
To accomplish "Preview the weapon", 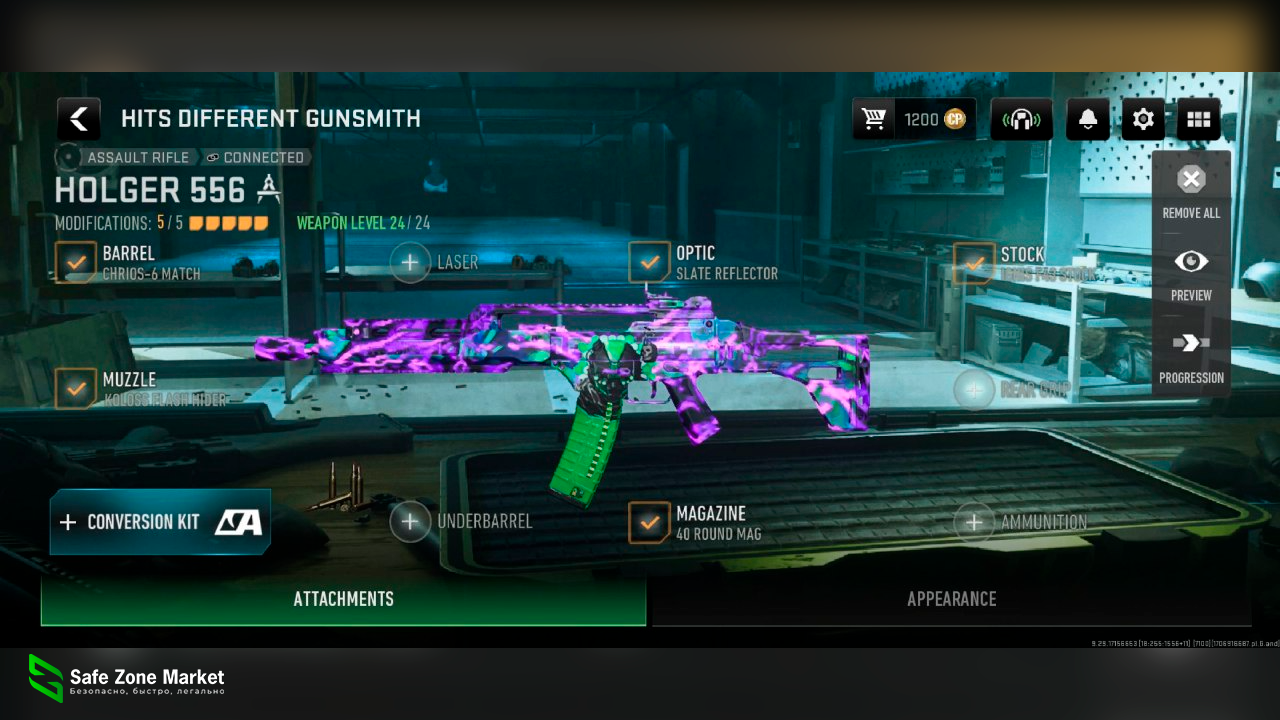I will [1191, 273].
